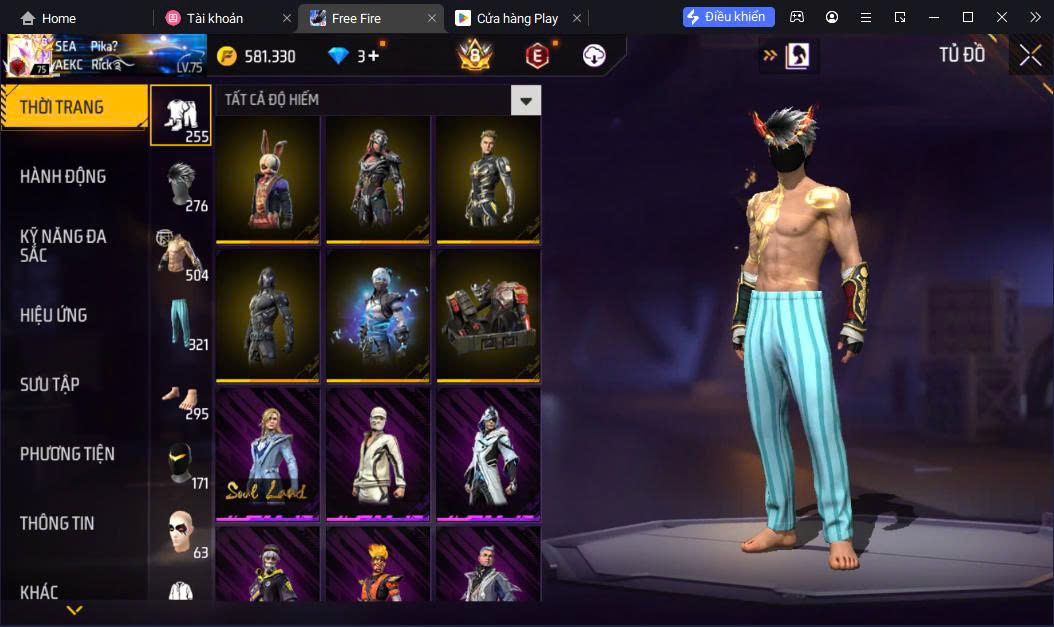Viewport: 1054px width, 627px height.
Task: Add diamonds via the diamond counter
Action: tap(355, 57)
